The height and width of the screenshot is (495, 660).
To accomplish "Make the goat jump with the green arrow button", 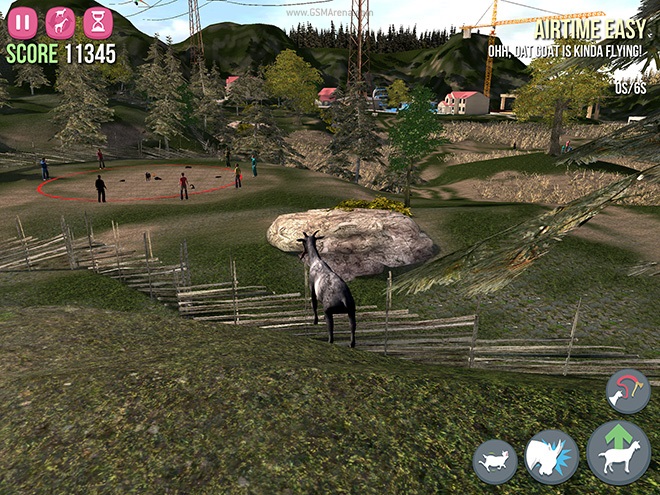I will (x=618, y=452).
